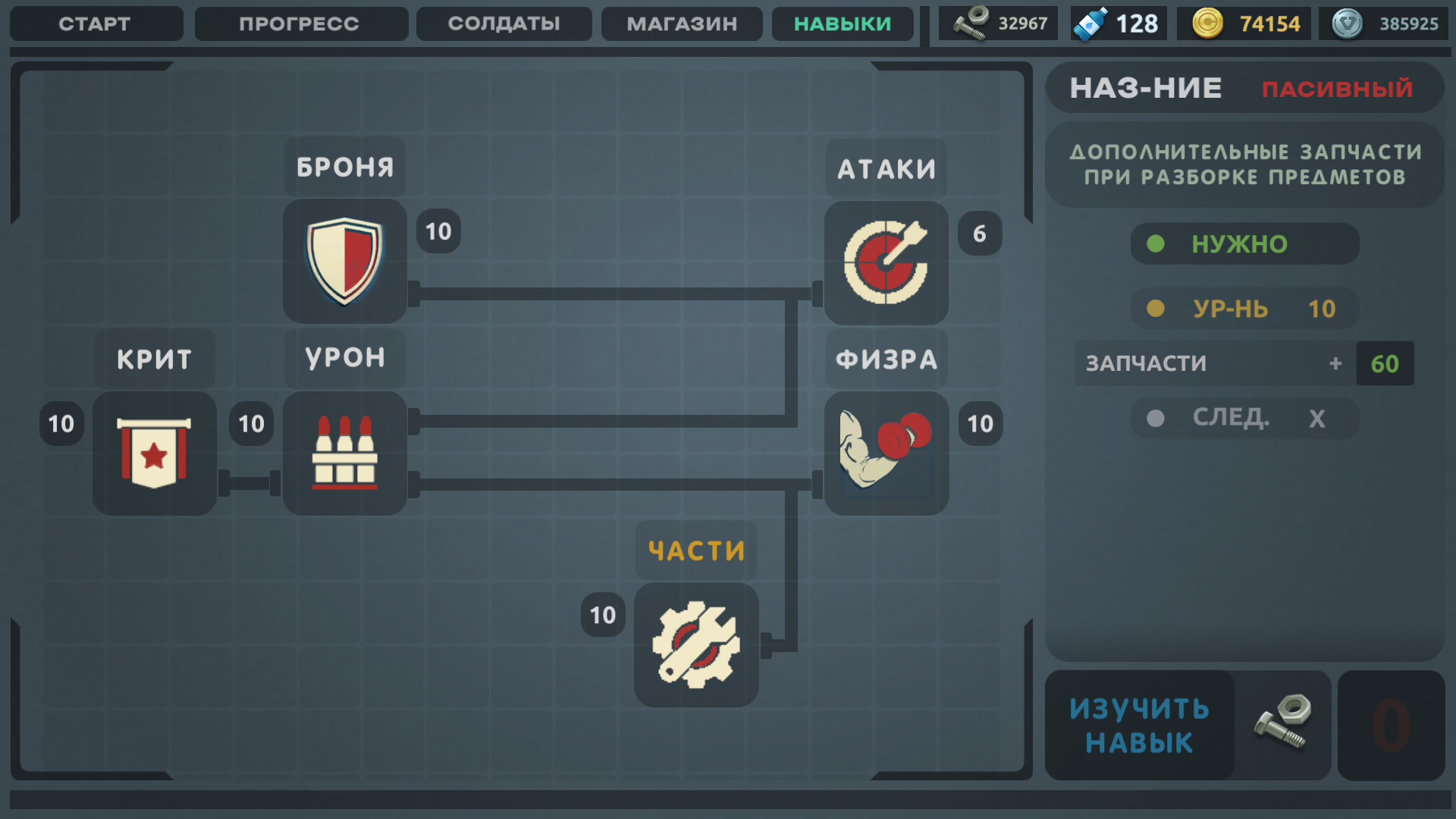Click the bolt currency icon showing 32967

click(x=971, y=23)
